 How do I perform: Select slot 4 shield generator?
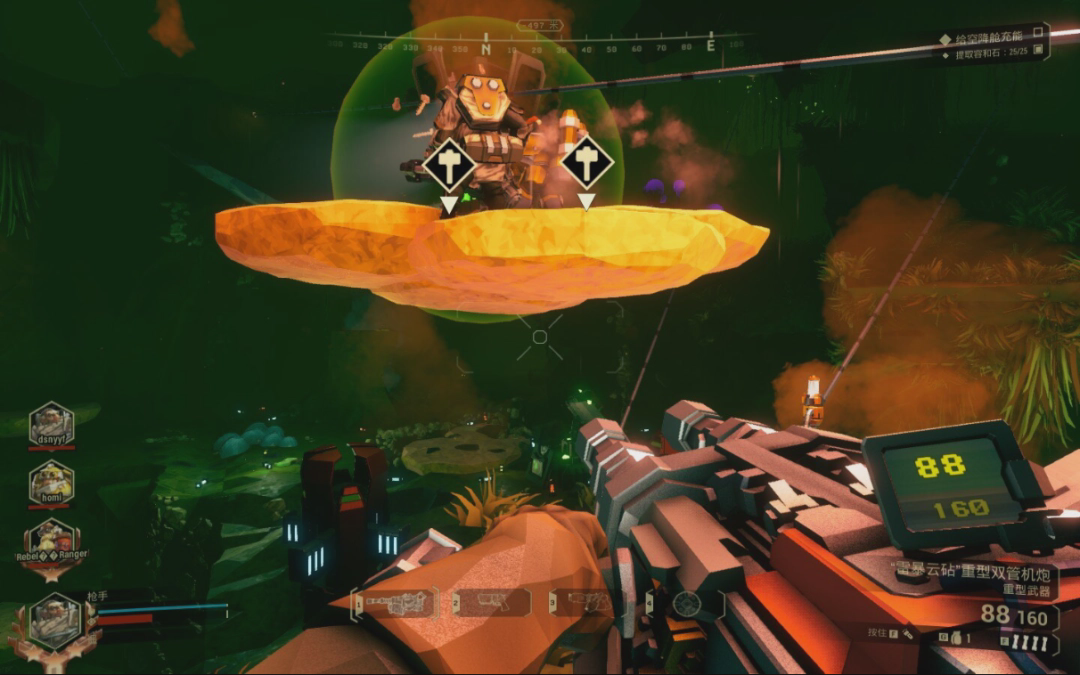685,603
